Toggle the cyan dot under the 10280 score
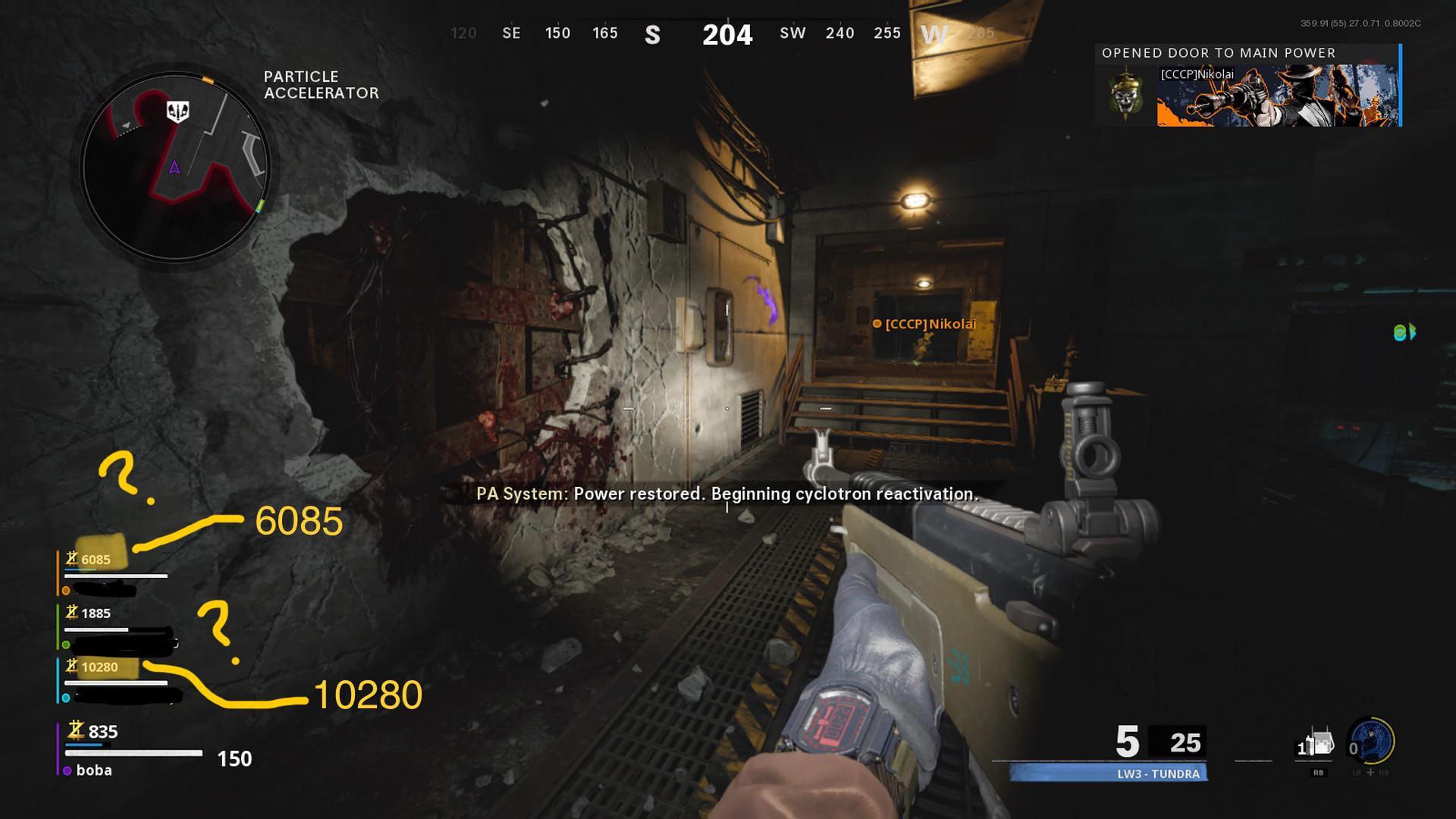This screenshot has height=819, width=1456. pos(64,698)
